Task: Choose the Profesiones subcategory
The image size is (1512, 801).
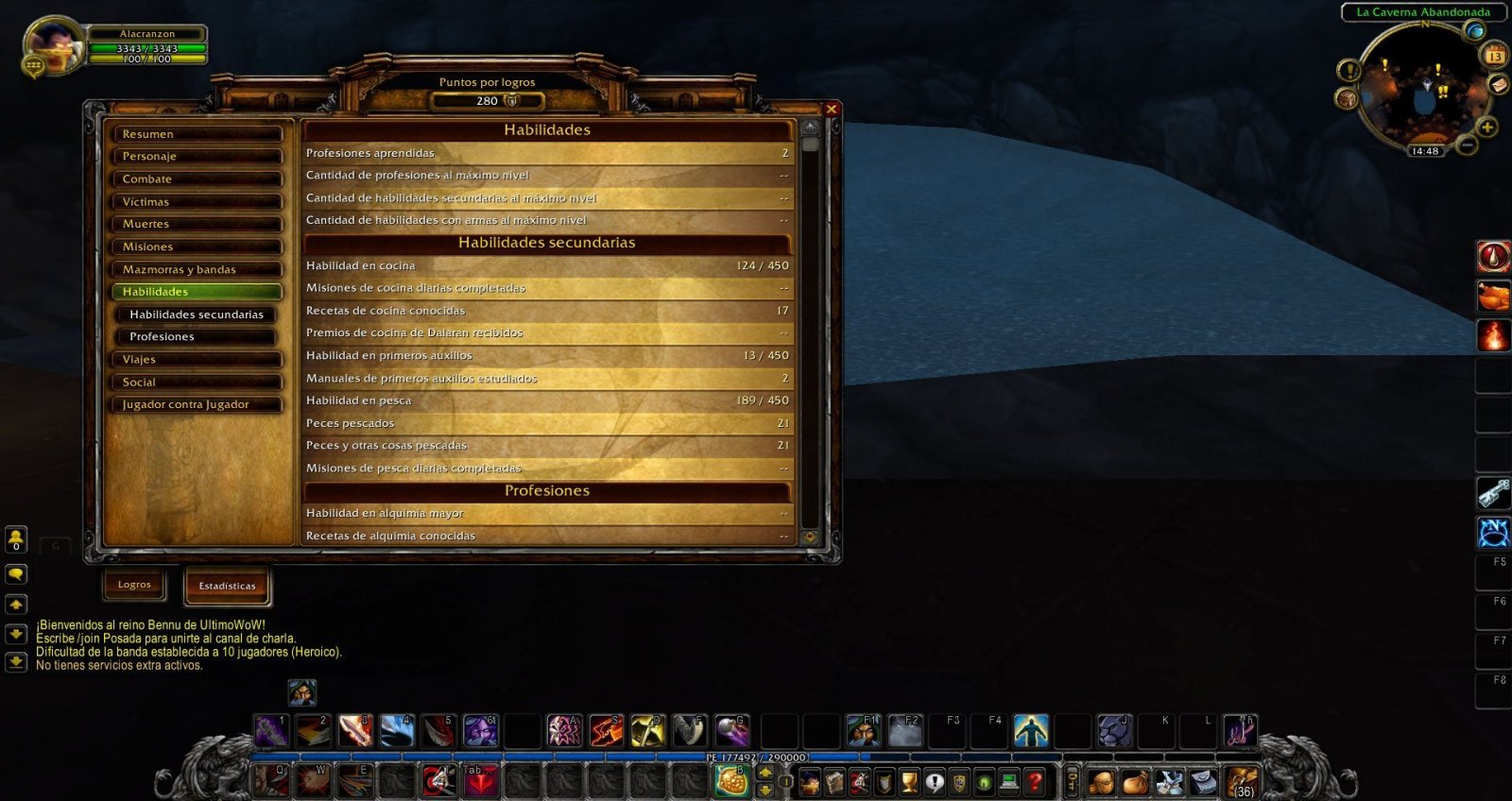Action: [x=197, y=336]
